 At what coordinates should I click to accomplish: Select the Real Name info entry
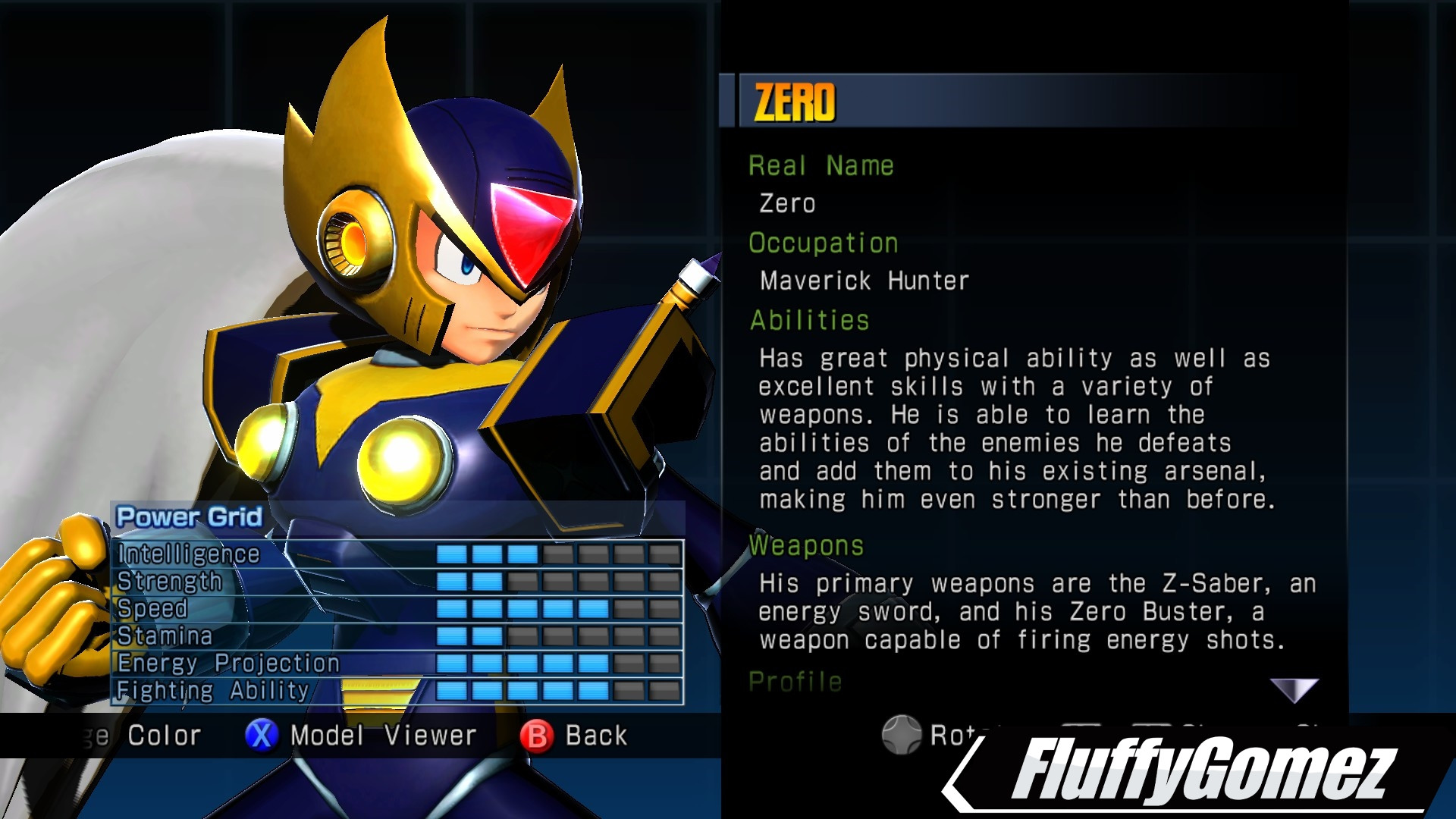[x=821, y=165]
